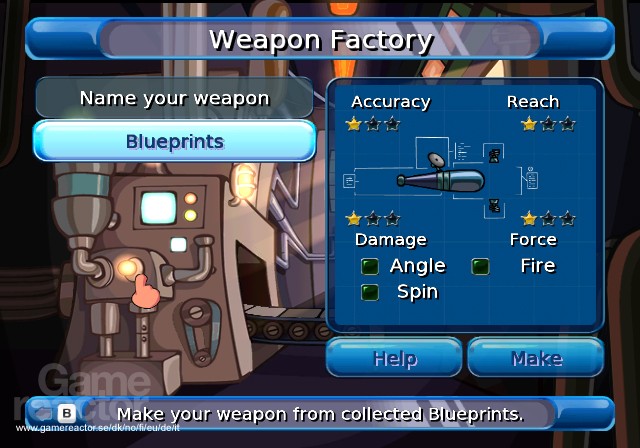Toggle the Angle checkbox

pos(370,266)
